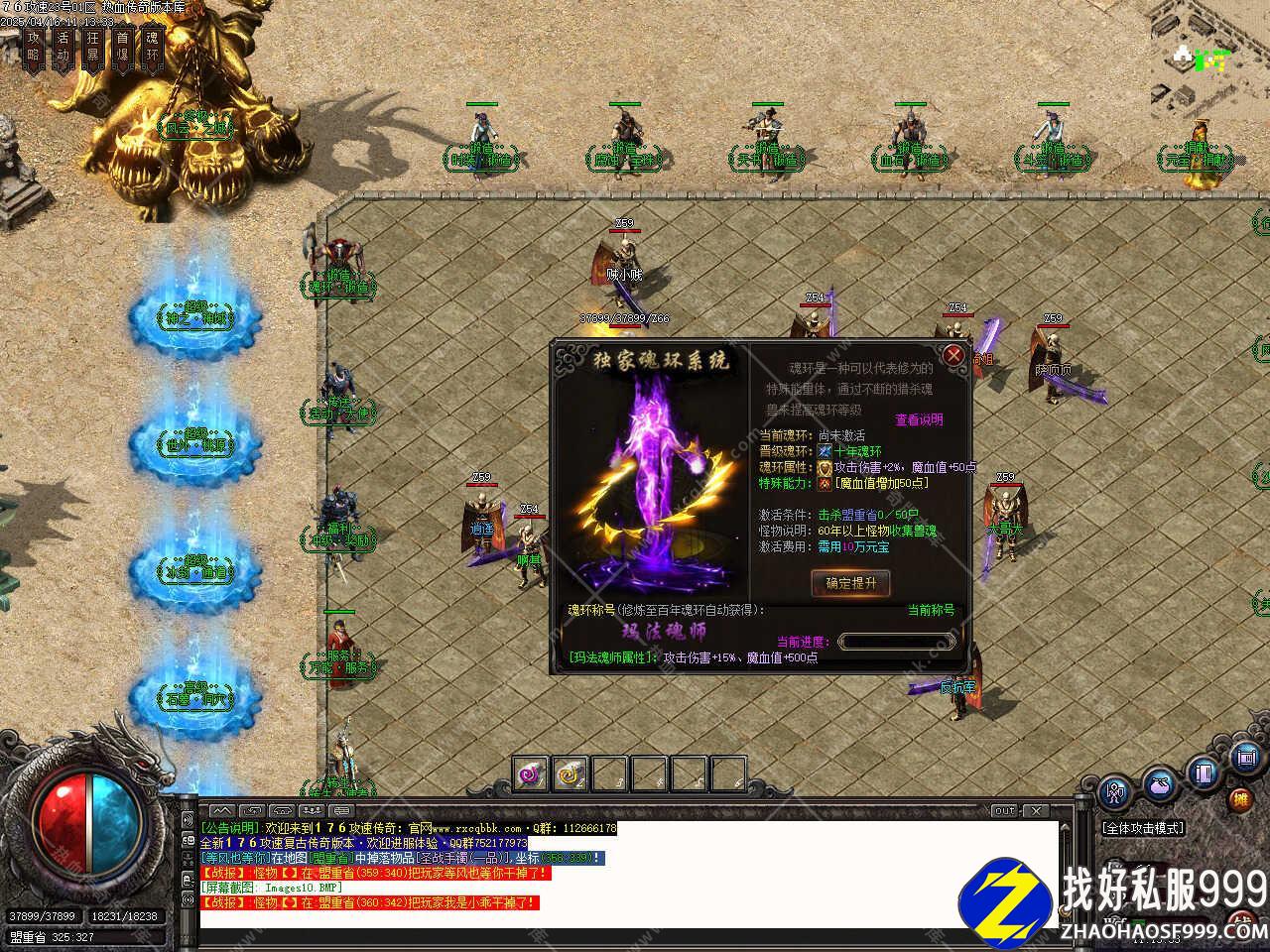Open the skill book round icon
This screenshot has height=952, width=1270.
click(1204, 772)
